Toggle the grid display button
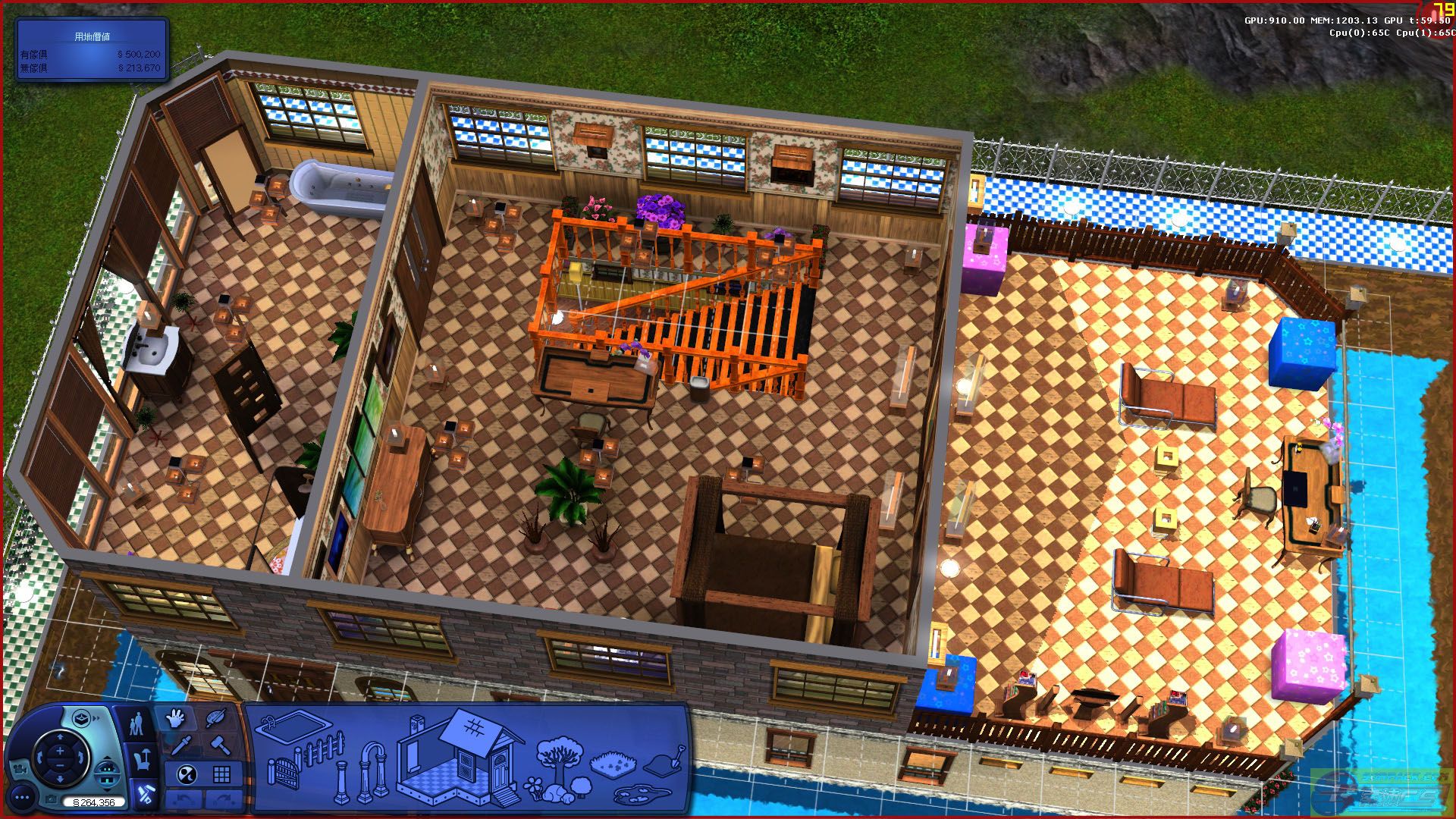 click(221, 774)
